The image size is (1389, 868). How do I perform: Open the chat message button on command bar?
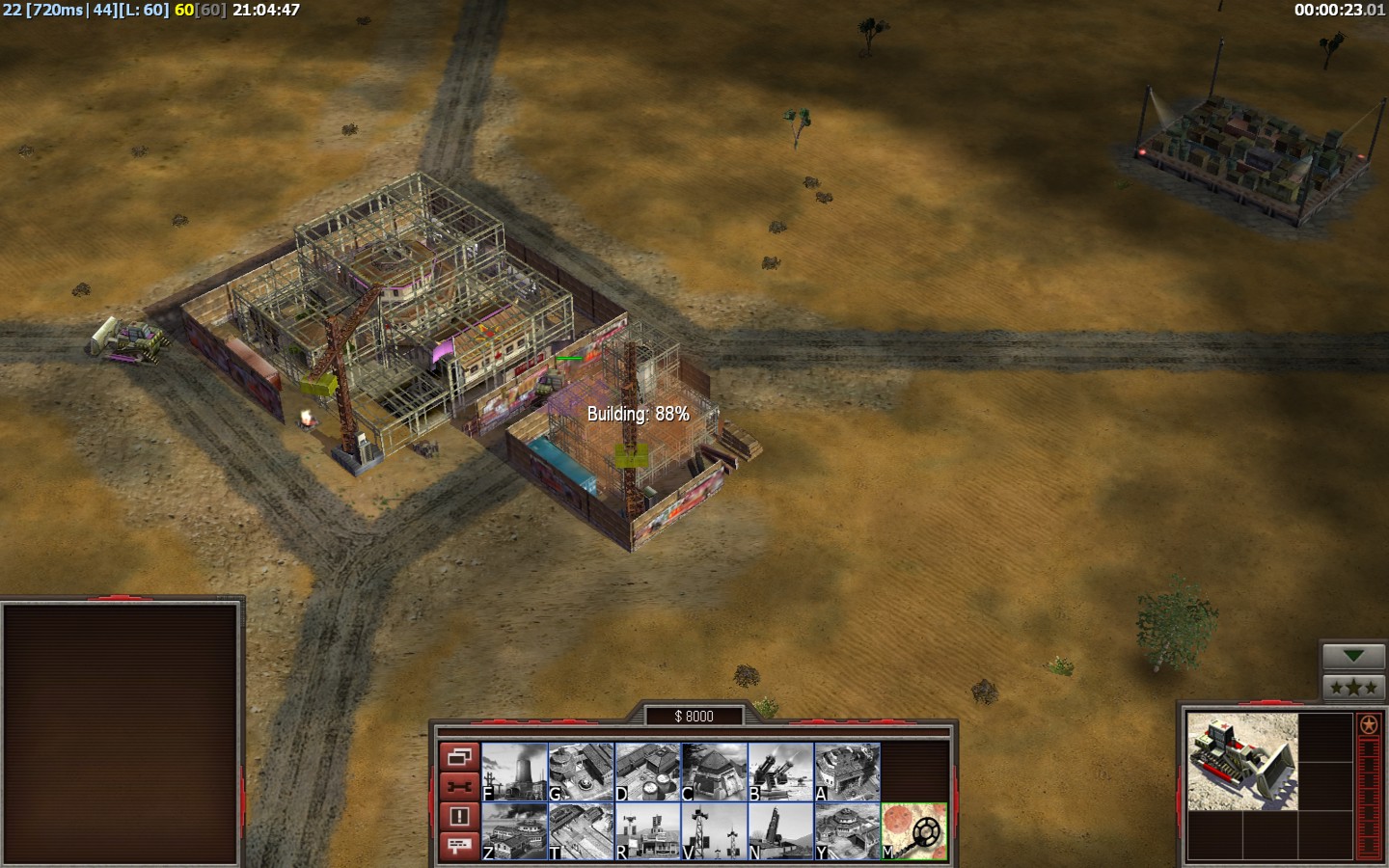click(x=459, y=846)
